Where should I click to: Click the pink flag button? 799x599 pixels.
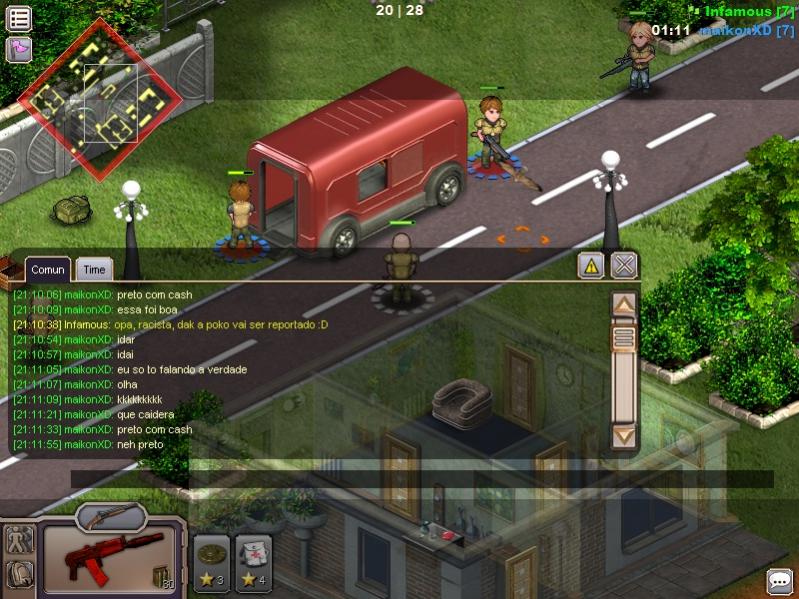19,49
